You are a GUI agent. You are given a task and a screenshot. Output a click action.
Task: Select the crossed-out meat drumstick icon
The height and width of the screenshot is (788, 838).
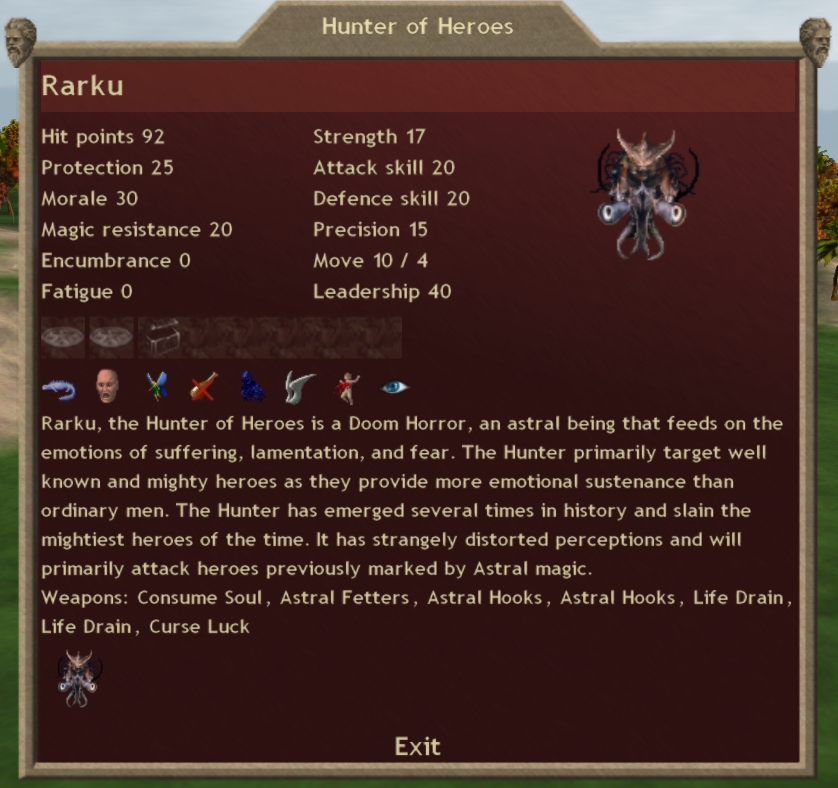coord(204,386)
